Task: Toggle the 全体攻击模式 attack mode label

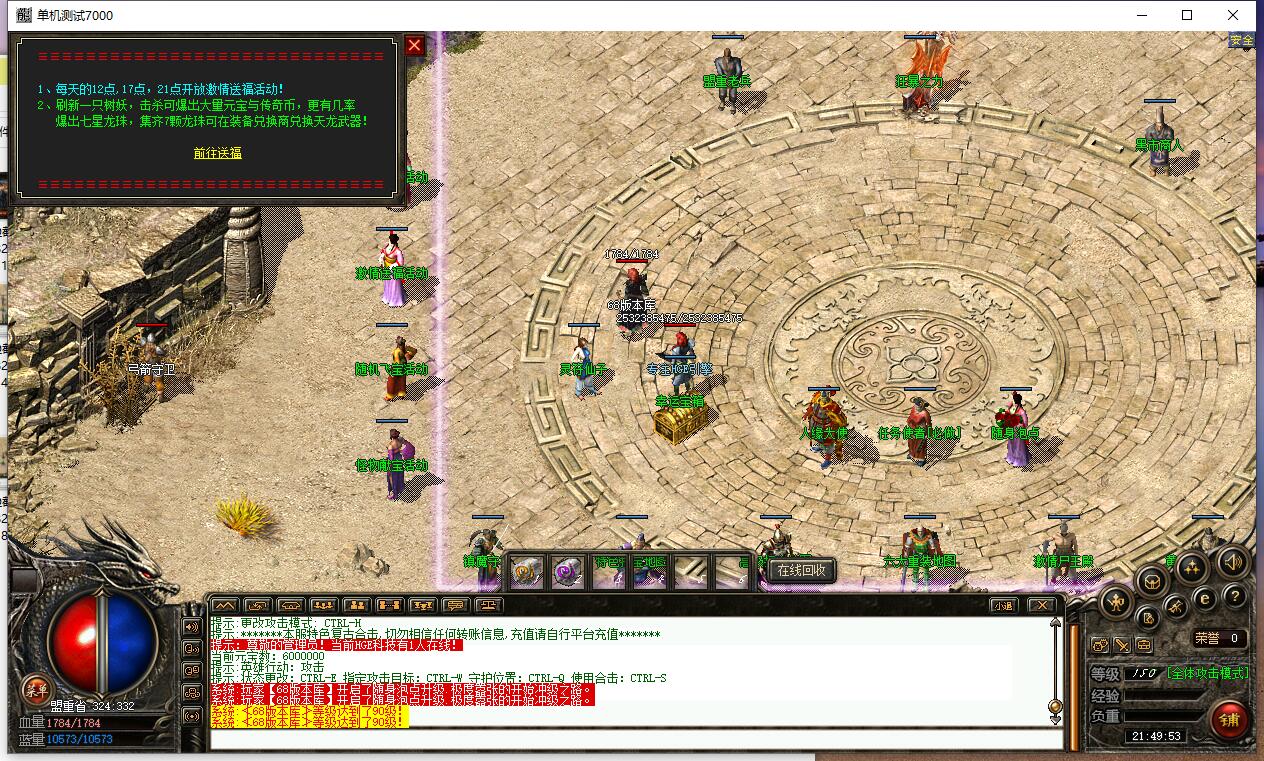Action: point(1208,673)
